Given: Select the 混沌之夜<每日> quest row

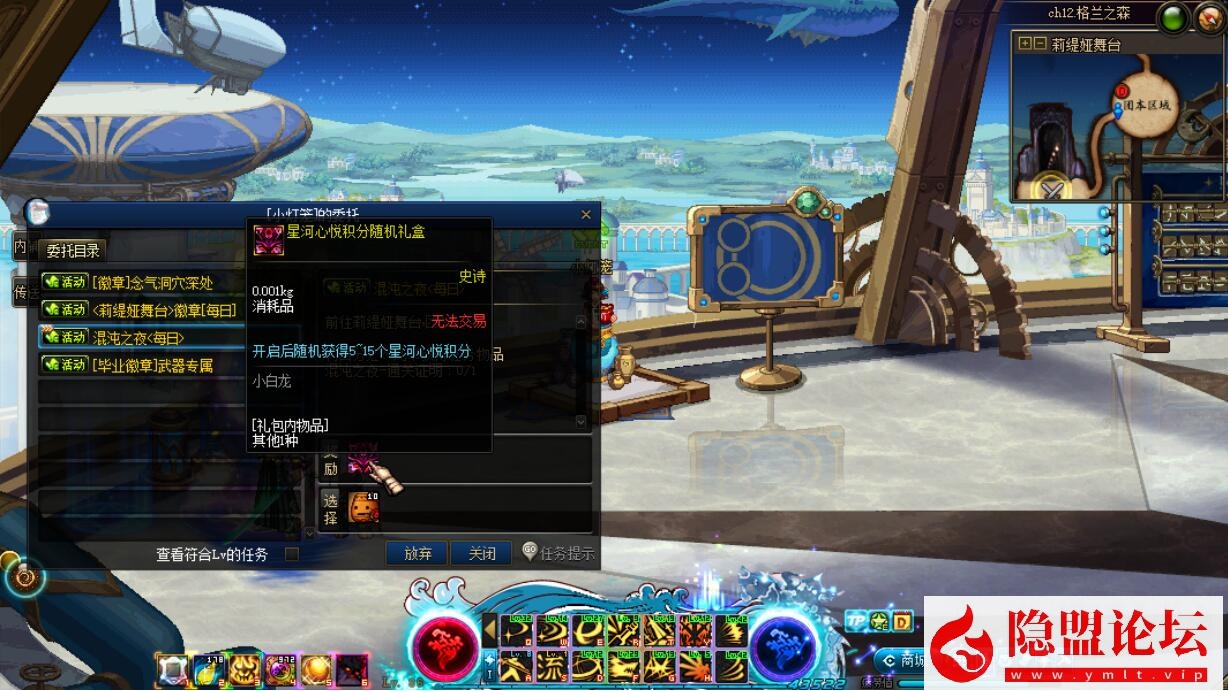Looking at the screenshot, I should click(x=142, y=337).
